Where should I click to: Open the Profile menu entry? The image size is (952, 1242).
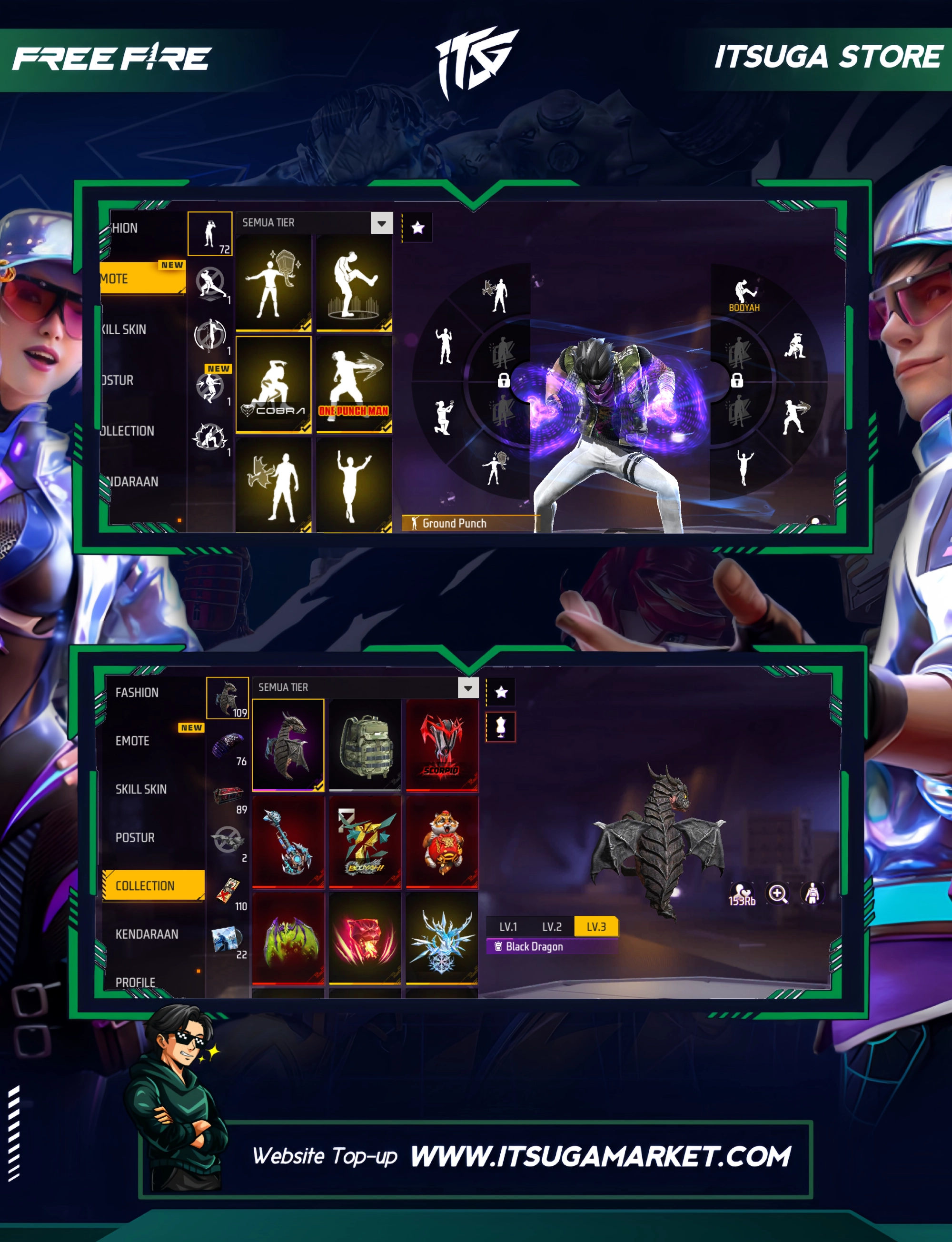point(136,982)
